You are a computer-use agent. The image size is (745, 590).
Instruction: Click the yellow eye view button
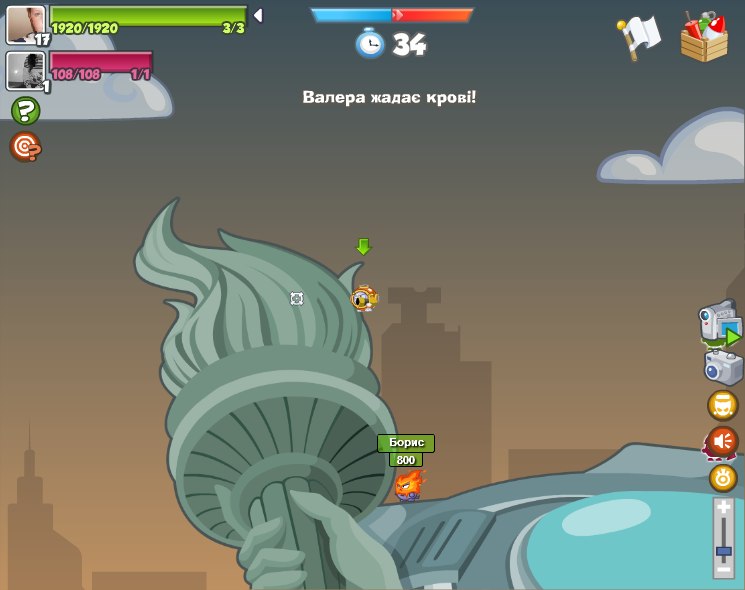(x=723, y=478)
